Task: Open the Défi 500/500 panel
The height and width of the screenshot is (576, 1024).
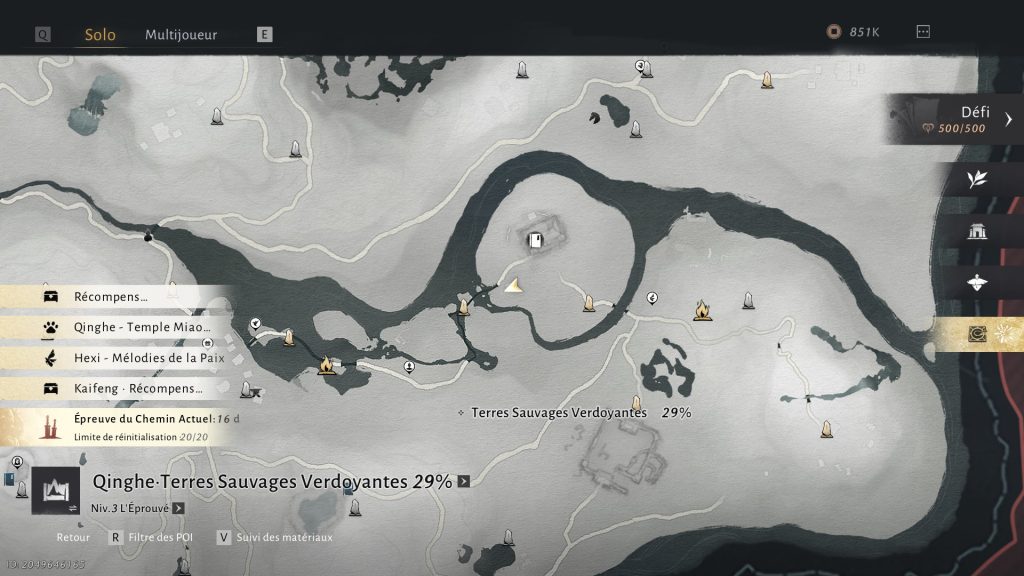Action: point(956,120)
